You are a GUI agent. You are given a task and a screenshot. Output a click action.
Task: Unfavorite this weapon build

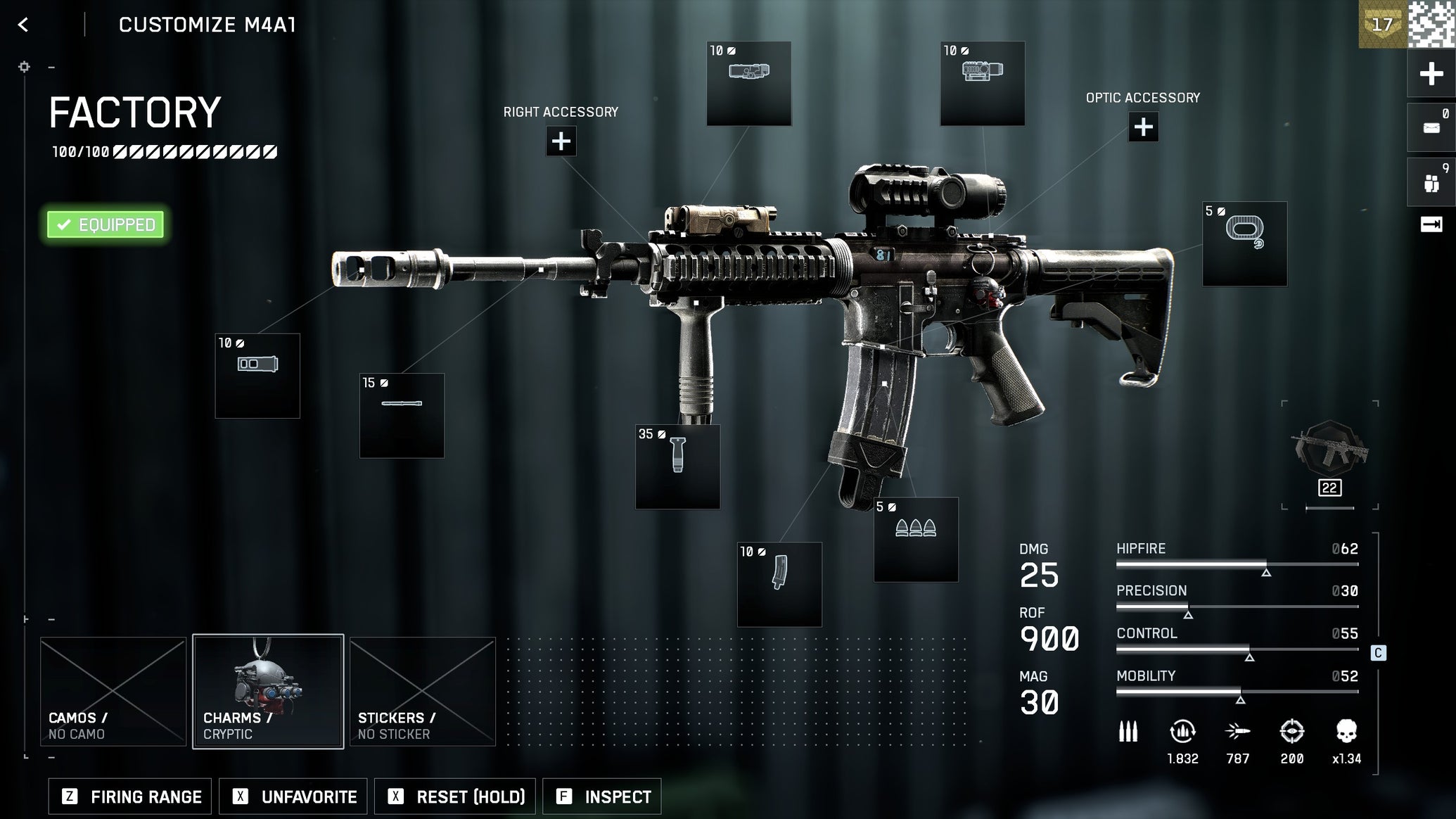(x=293, y=796)
